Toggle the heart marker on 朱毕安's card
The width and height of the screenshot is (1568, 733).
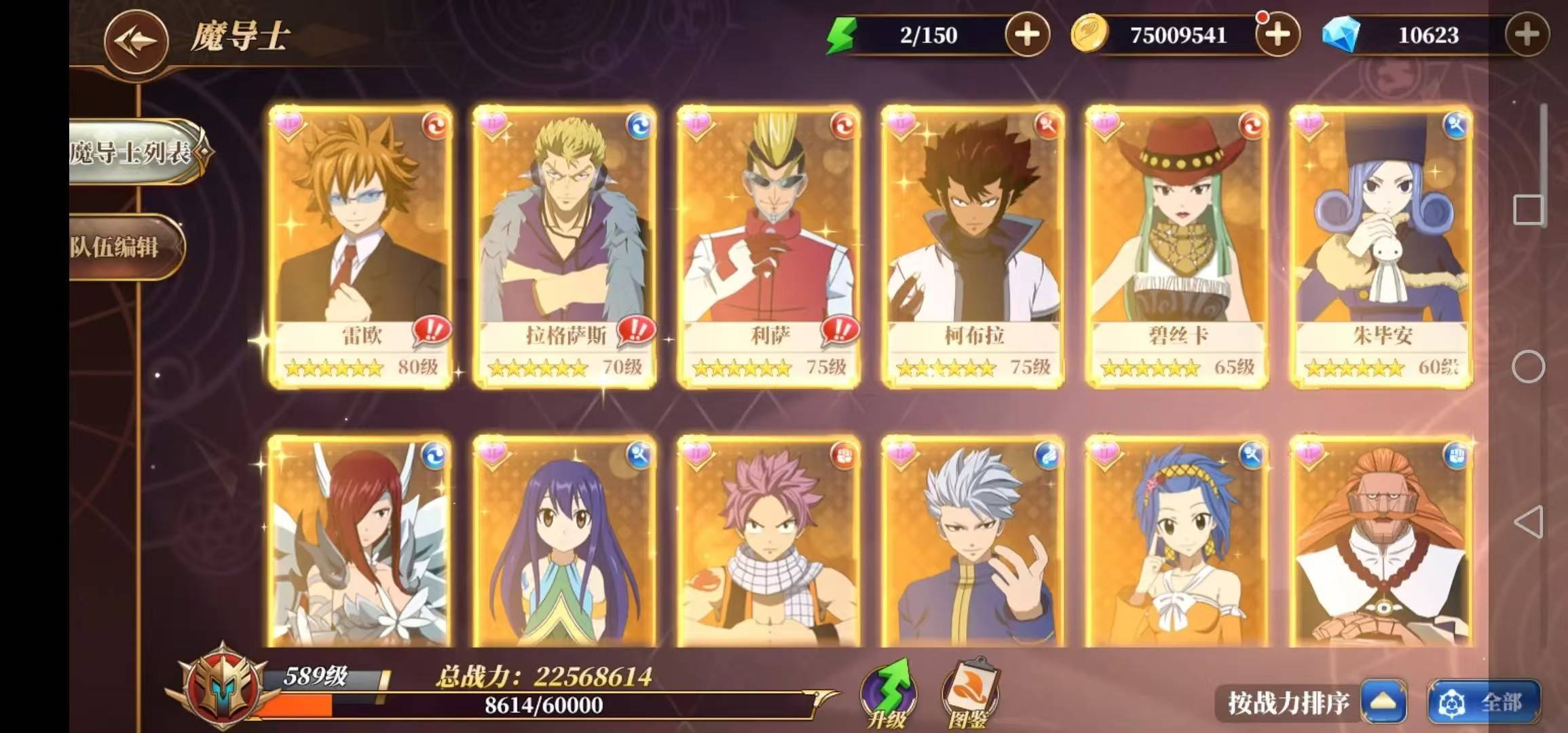[x=1310, y=122]
